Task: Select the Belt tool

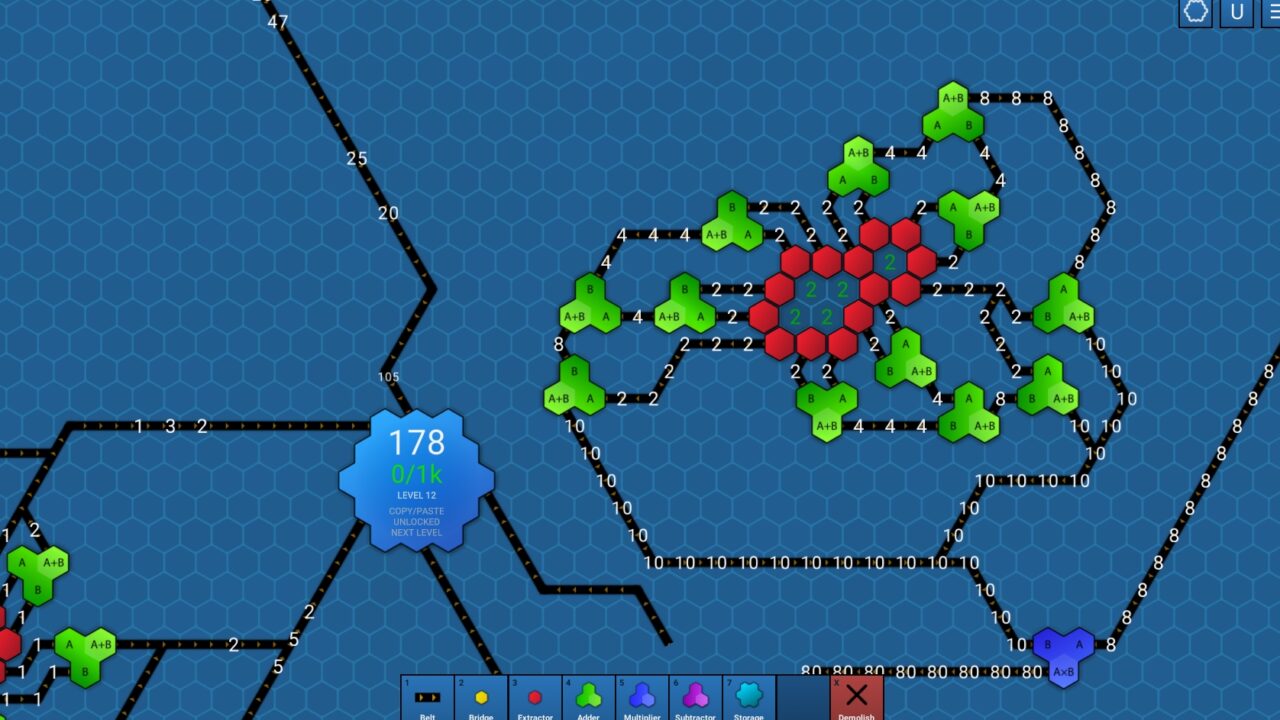Action: (x=427, y=695)
